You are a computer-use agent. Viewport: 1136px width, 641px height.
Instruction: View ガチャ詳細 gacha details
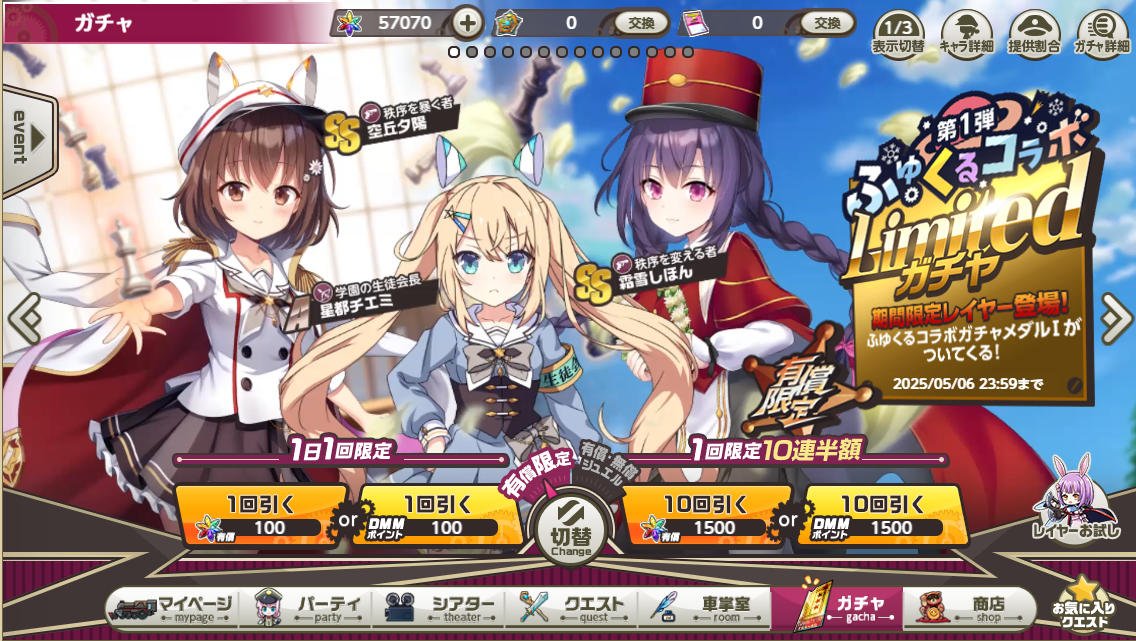point(1101,32)
